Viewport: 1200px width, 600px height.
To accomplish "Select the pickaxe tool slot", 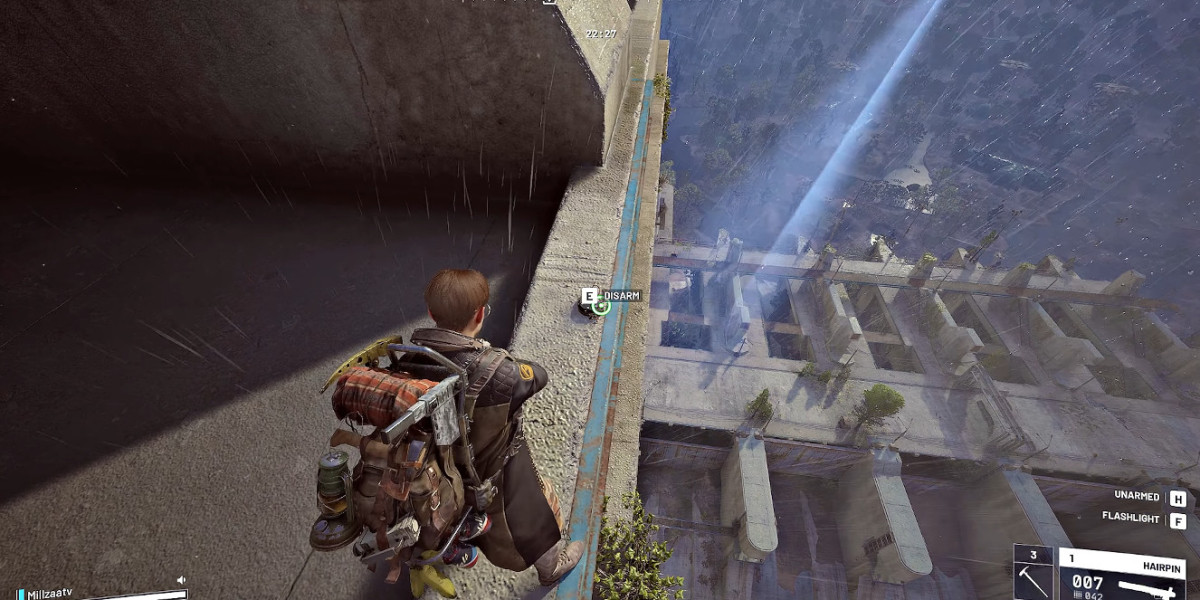I will 1034,574.
